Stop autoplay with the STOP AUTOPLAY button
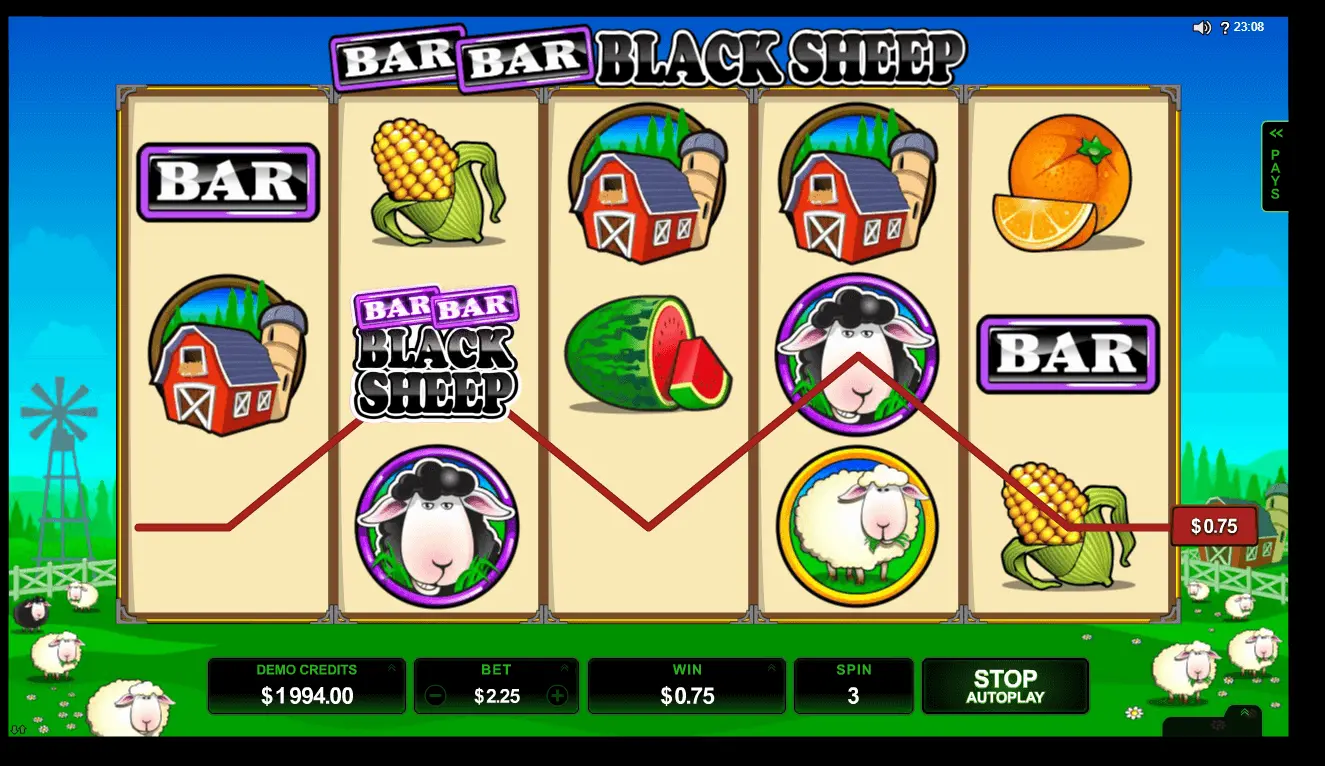This screenshot has width=1325, height=766. 1004,686
